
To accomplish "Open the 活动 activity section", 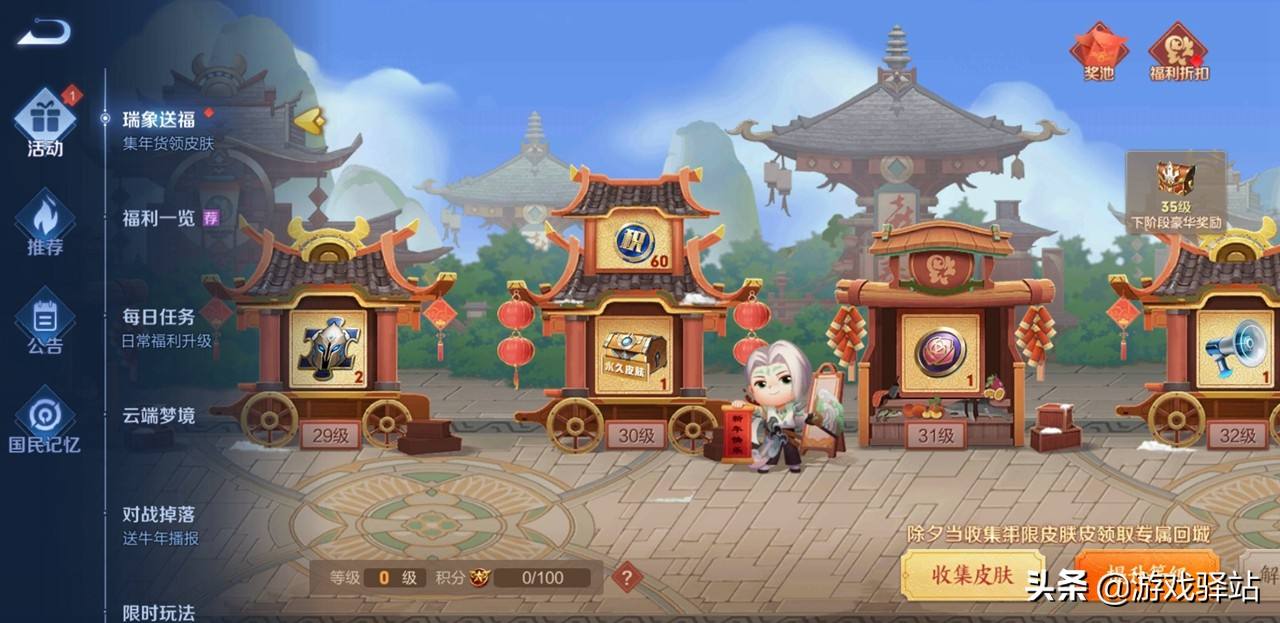I will coord(45,123).
